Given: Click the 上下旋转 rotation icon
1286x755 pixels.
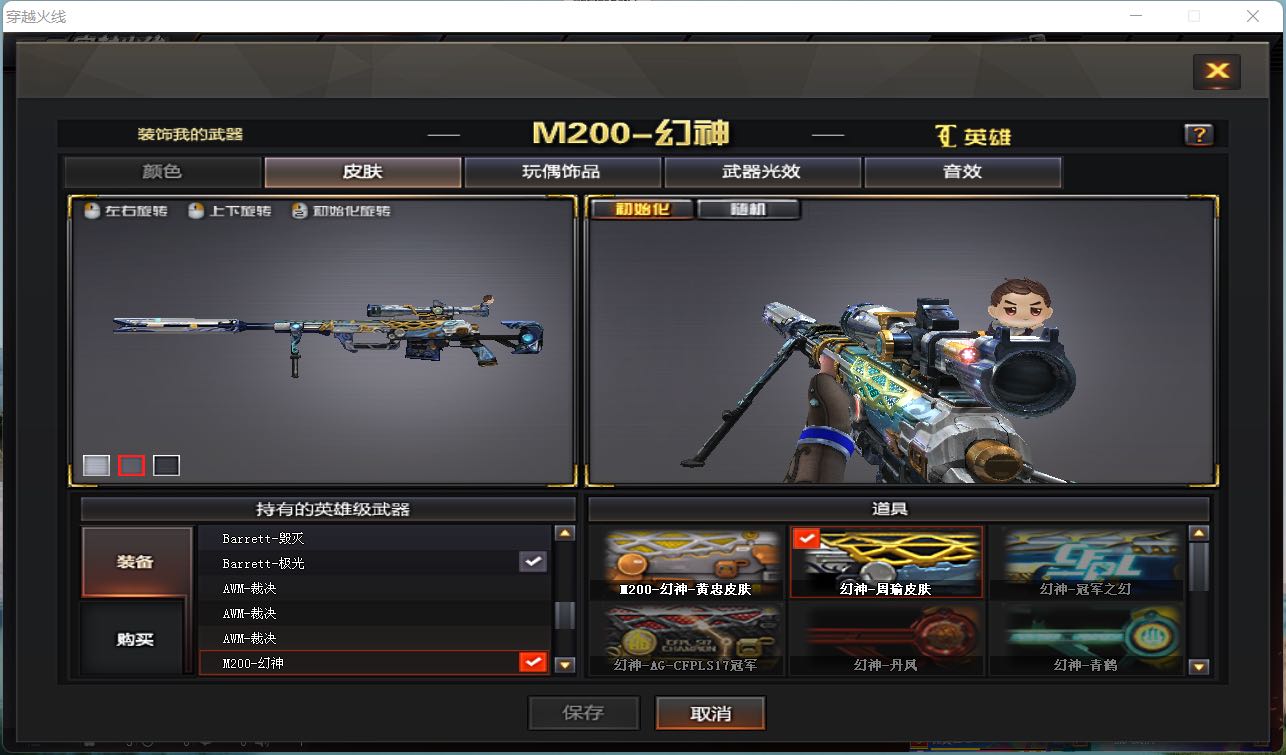Looking at the screenshot, I should click(x=199, y=211).
